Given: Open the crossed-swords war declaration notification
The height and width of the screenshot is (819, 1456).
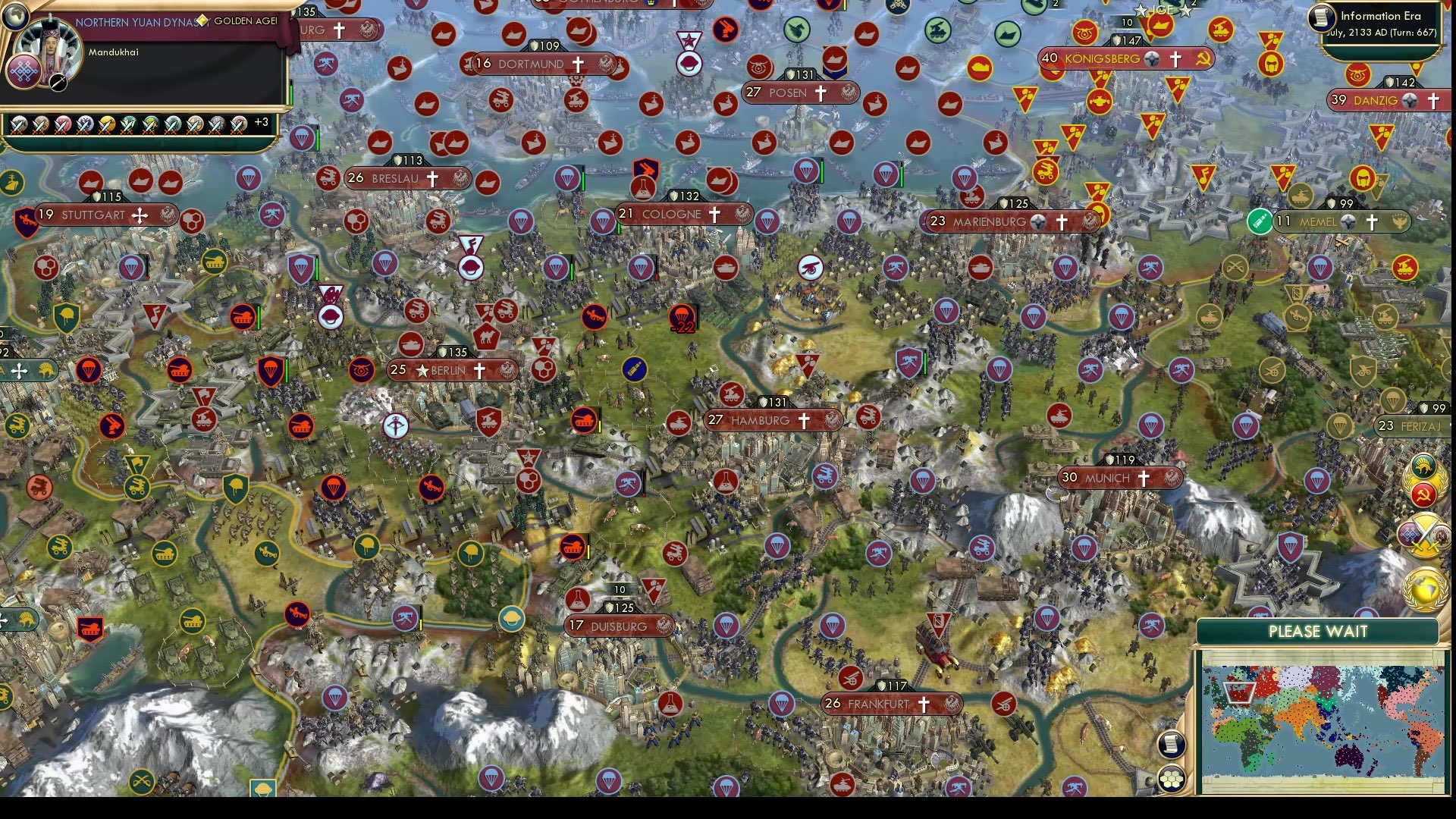Looking at the screenshot, I should [1424, 533].
